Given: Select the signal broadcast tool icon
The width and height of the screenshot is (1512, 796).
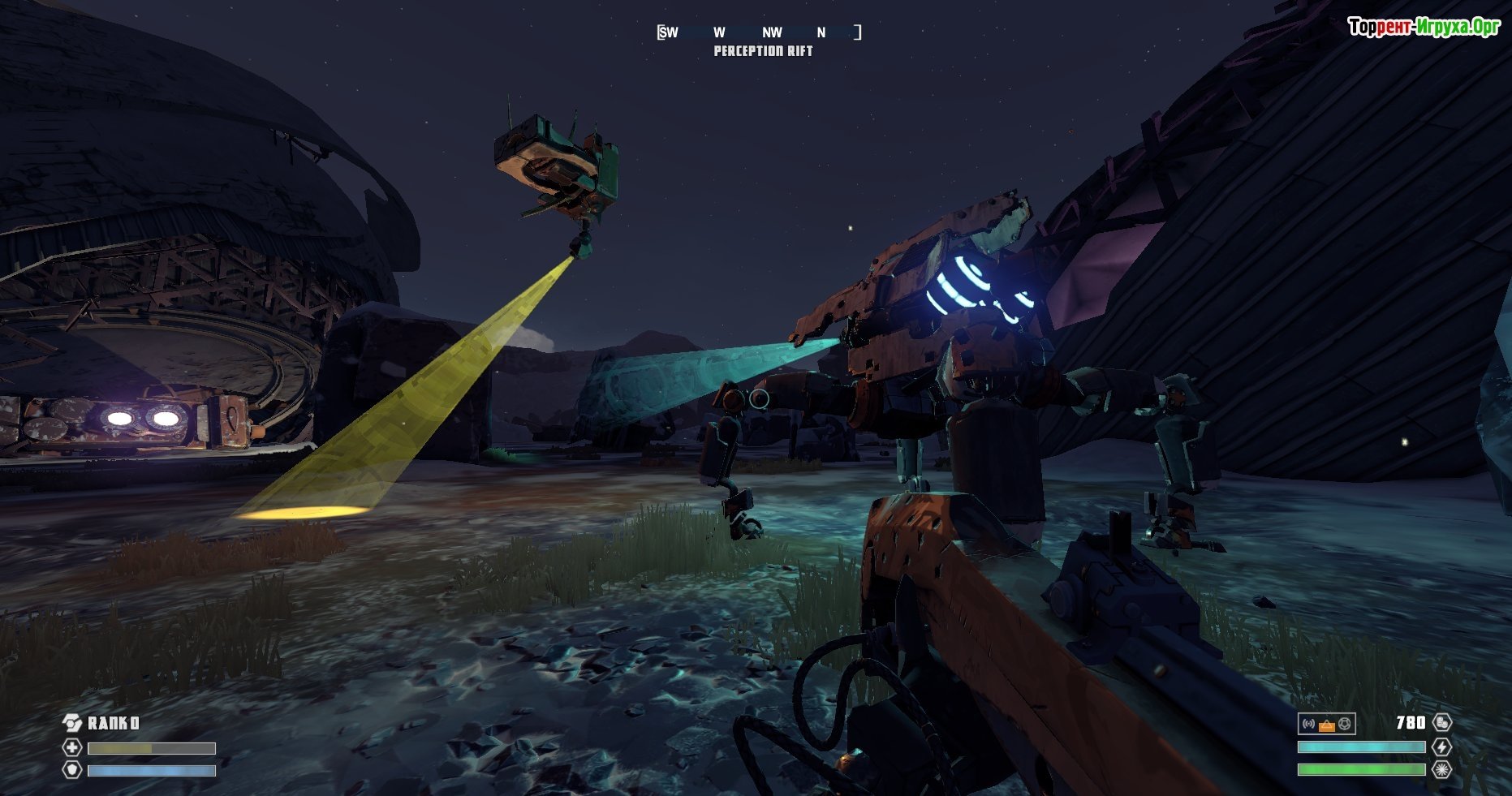Looking at the screenshot, I should 1308,724.
